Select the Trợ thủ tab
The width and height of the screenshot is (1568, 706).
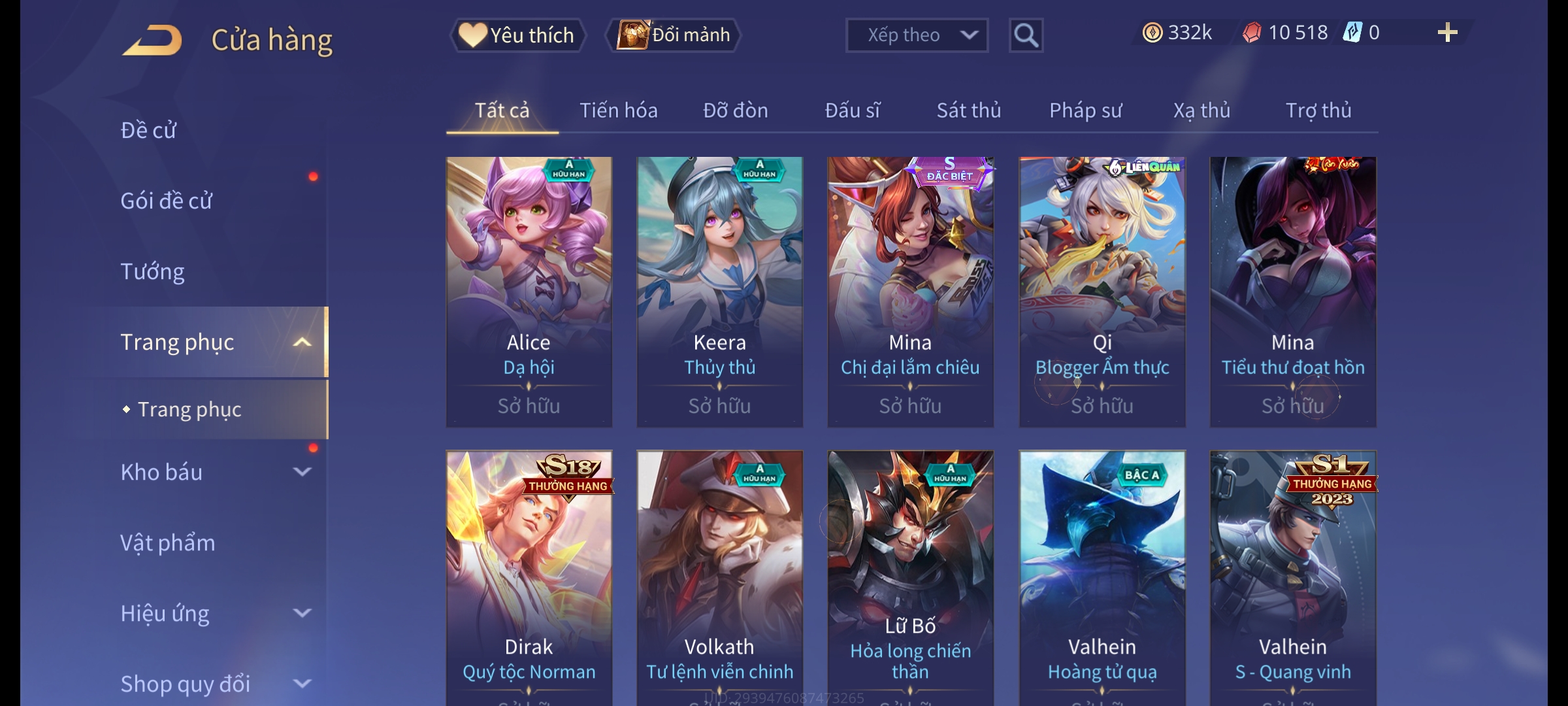point(1318,110)
